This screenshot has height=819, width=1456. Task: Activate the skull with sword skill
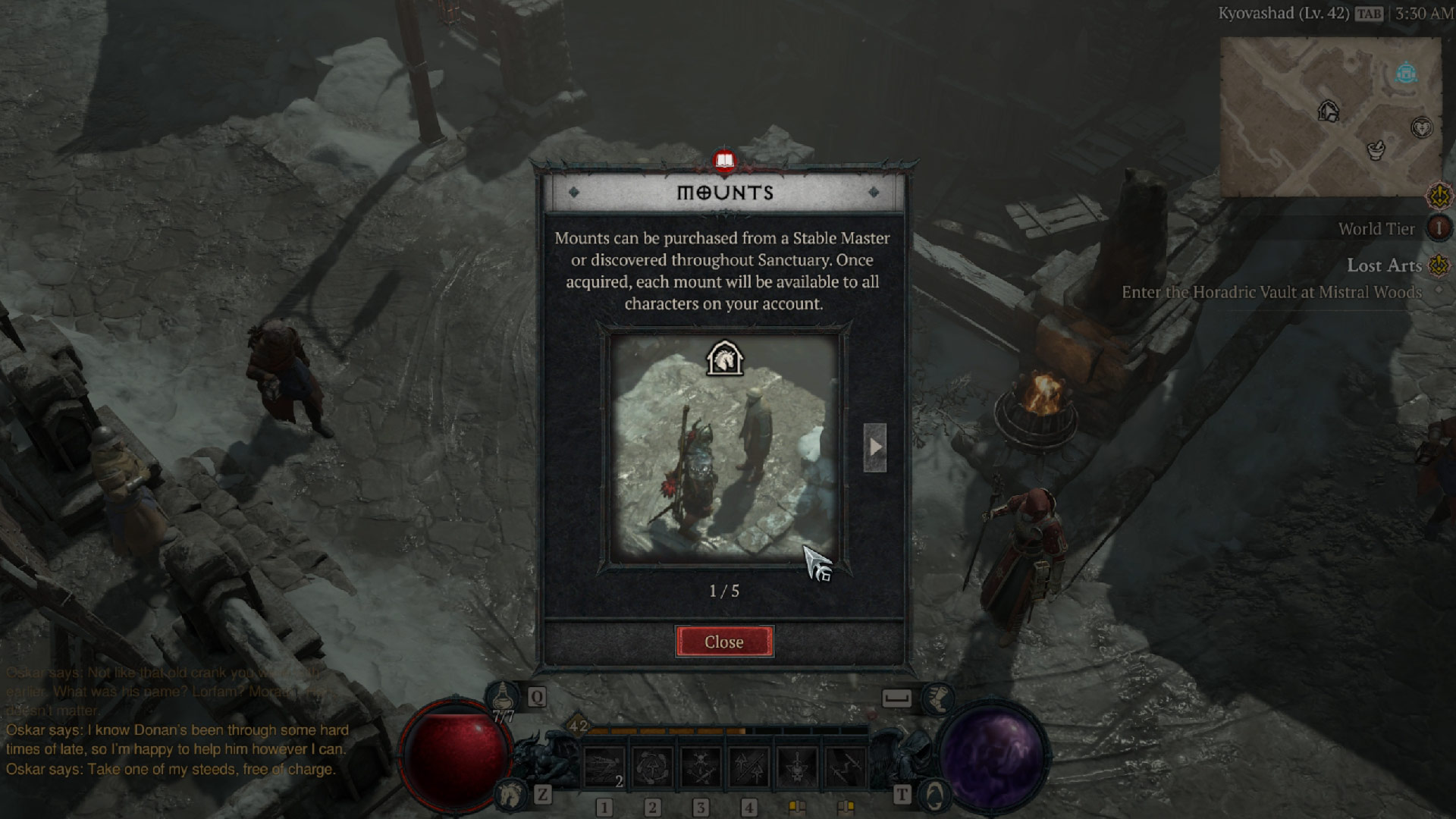point(797,767)
